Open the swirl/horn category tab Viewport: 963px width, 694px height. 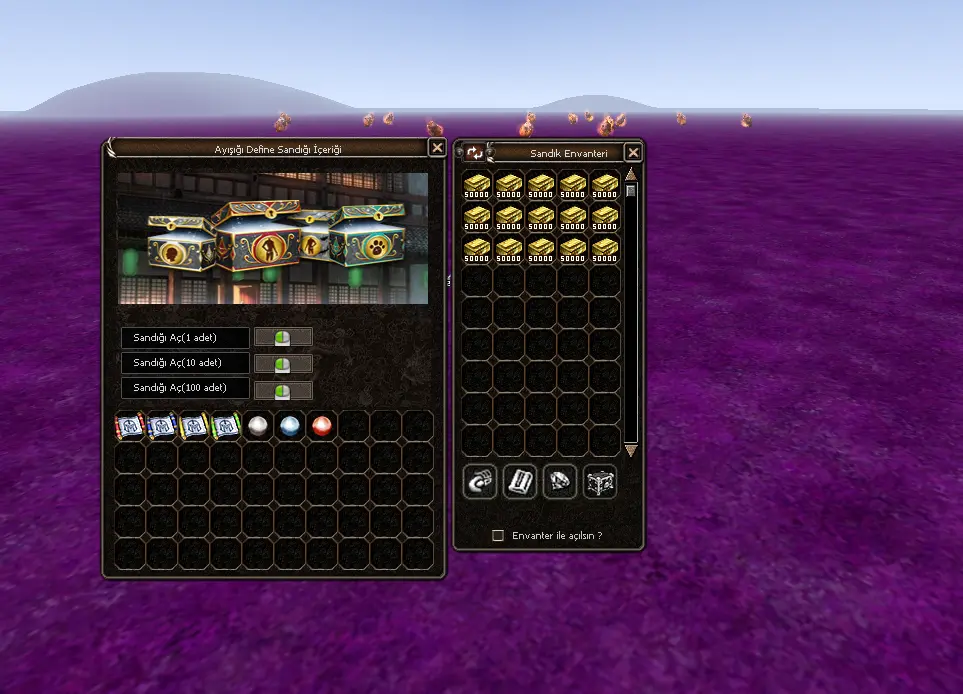[480, 482]
